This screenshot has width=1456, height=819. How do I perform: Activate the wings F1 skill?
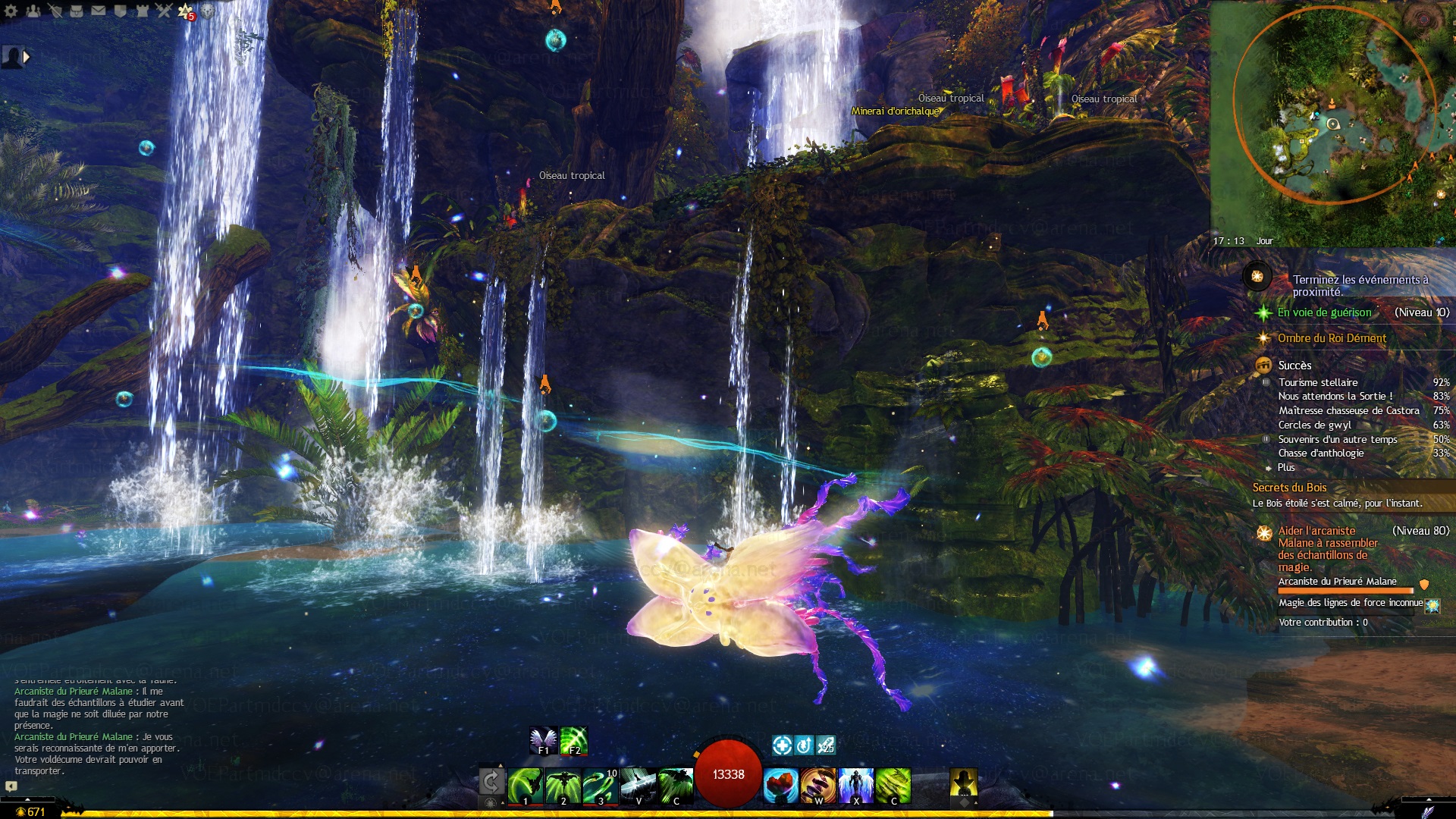(543, 741)
